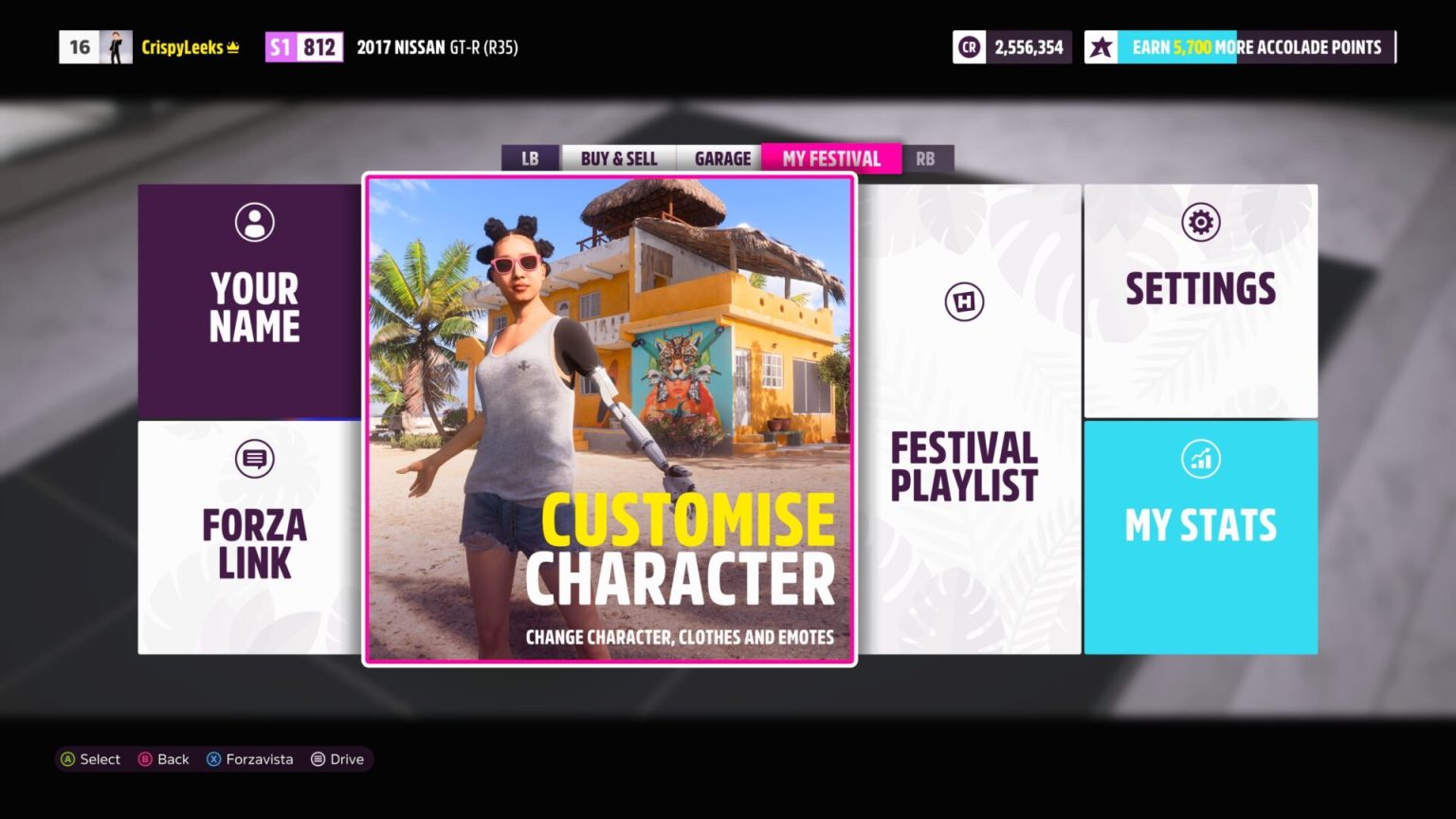Click the LB bumper tab

(x=530, y=158)
